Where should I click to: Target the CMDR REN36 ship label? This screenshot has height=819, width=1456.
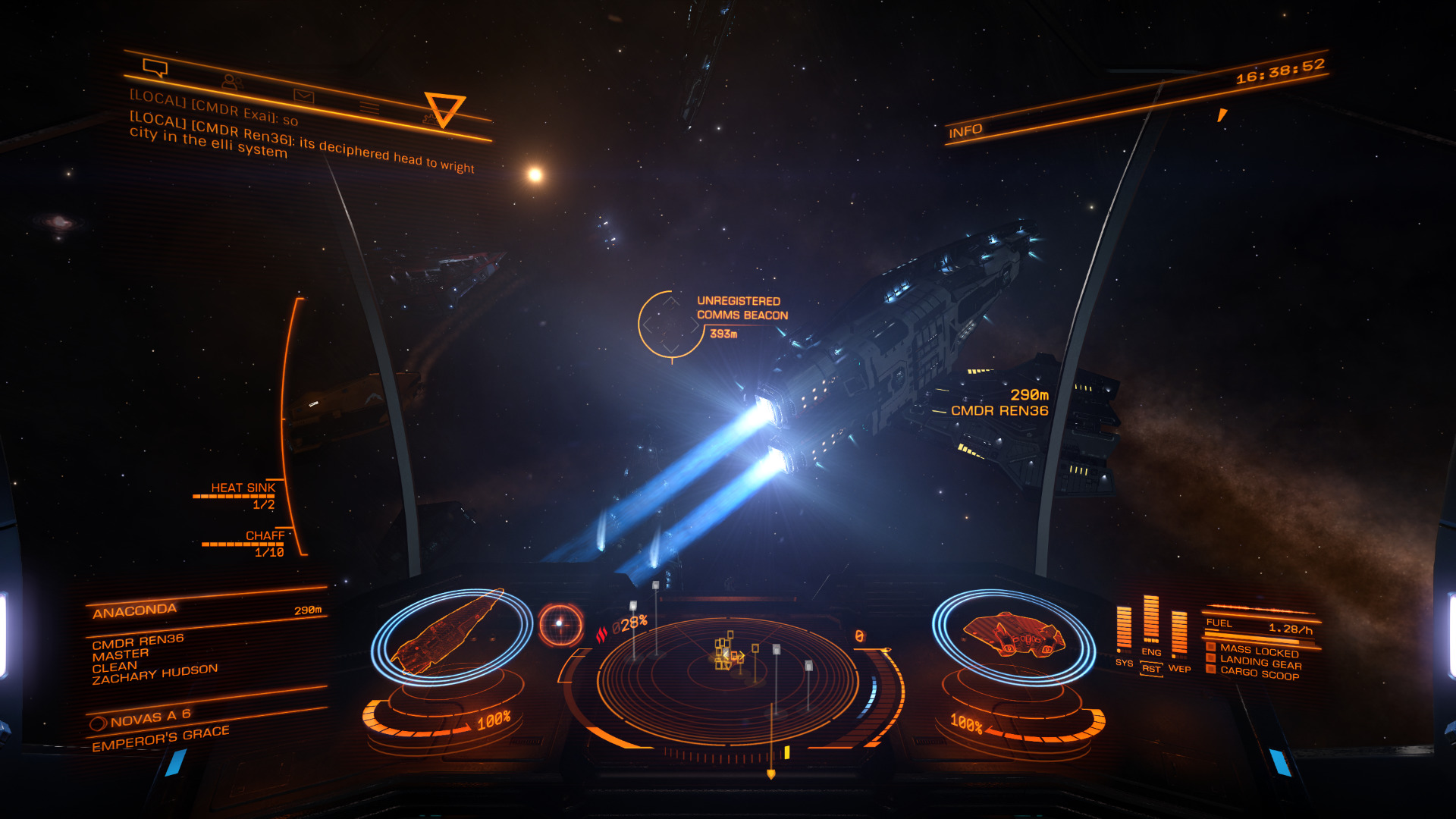point(999,410)
